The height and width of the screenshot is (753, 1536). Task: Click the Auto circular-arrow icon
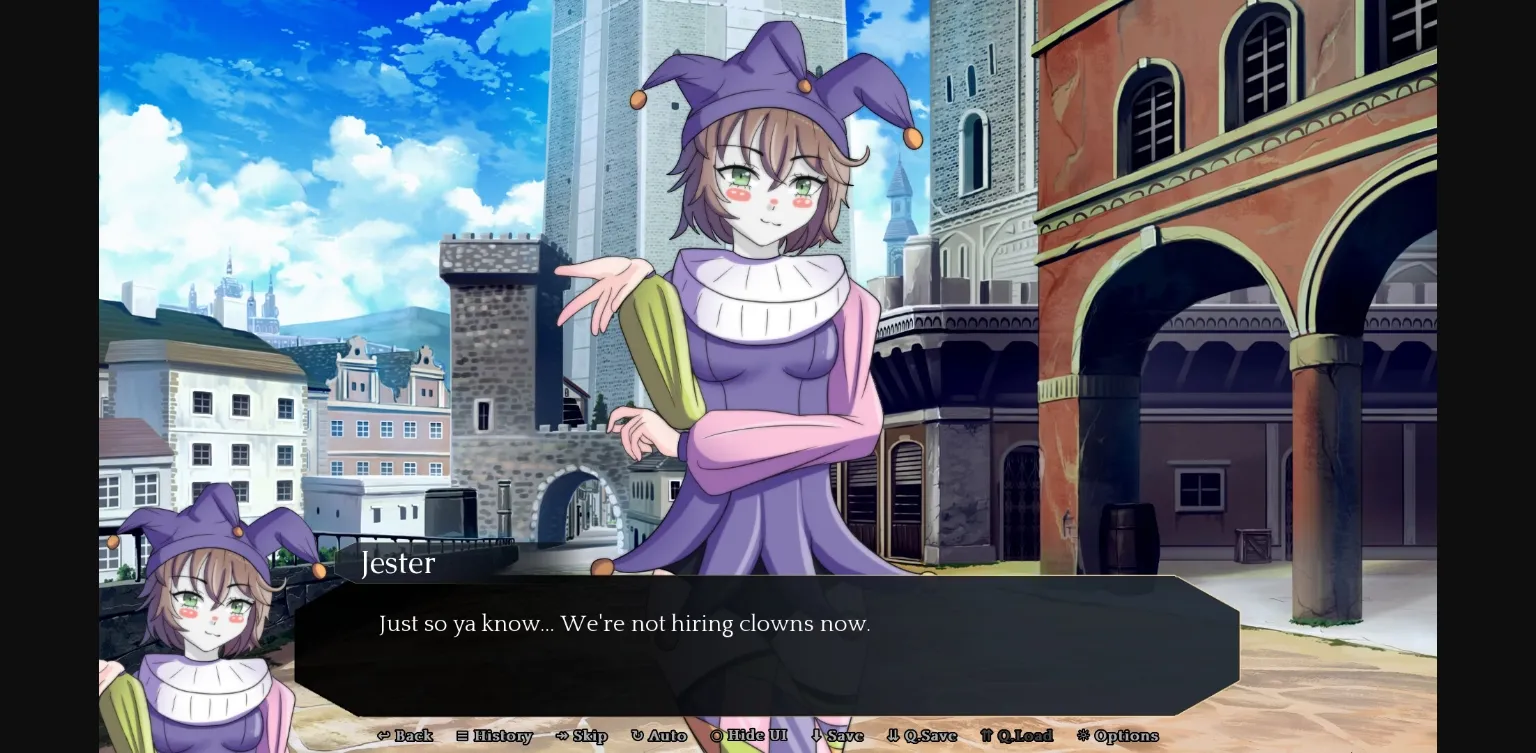click(x=638, y=736)
